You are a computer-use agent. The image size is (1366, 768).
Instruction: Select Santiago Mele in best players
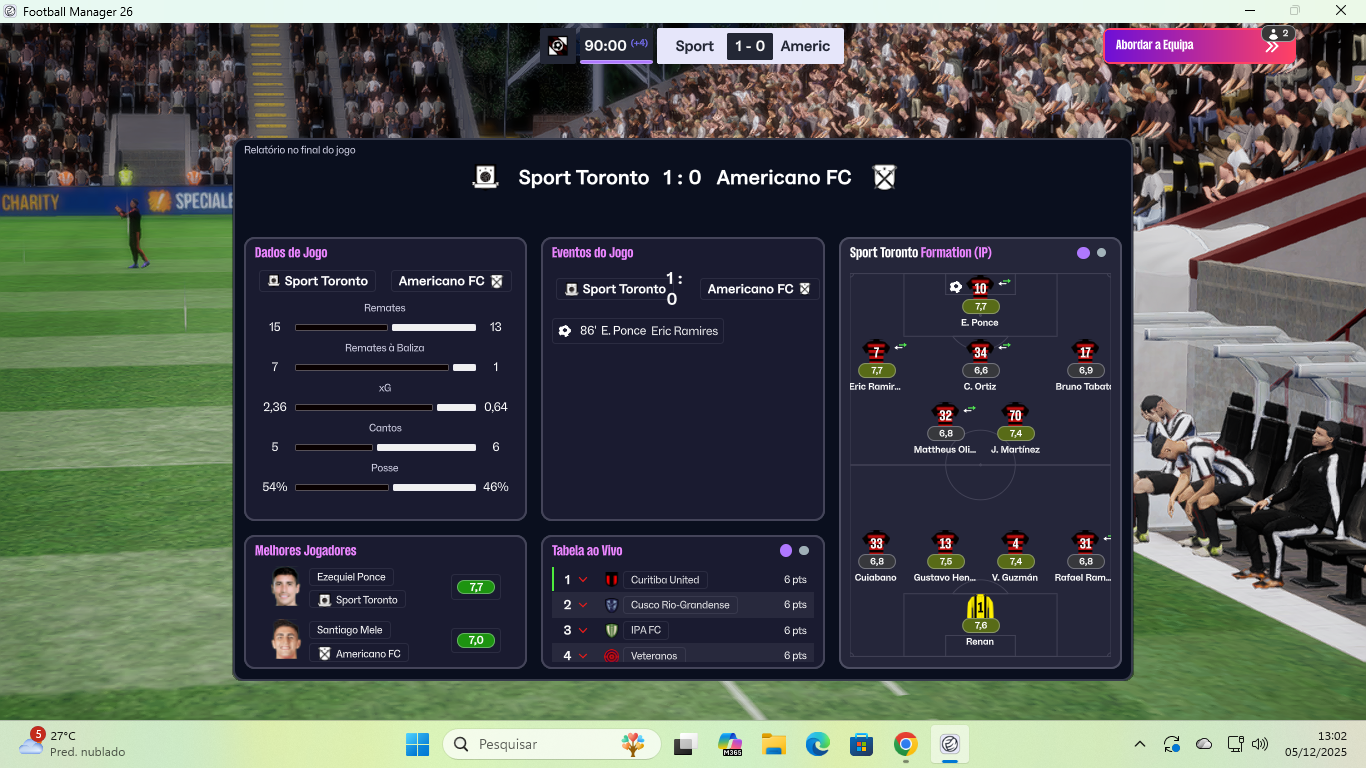[350, 630]
